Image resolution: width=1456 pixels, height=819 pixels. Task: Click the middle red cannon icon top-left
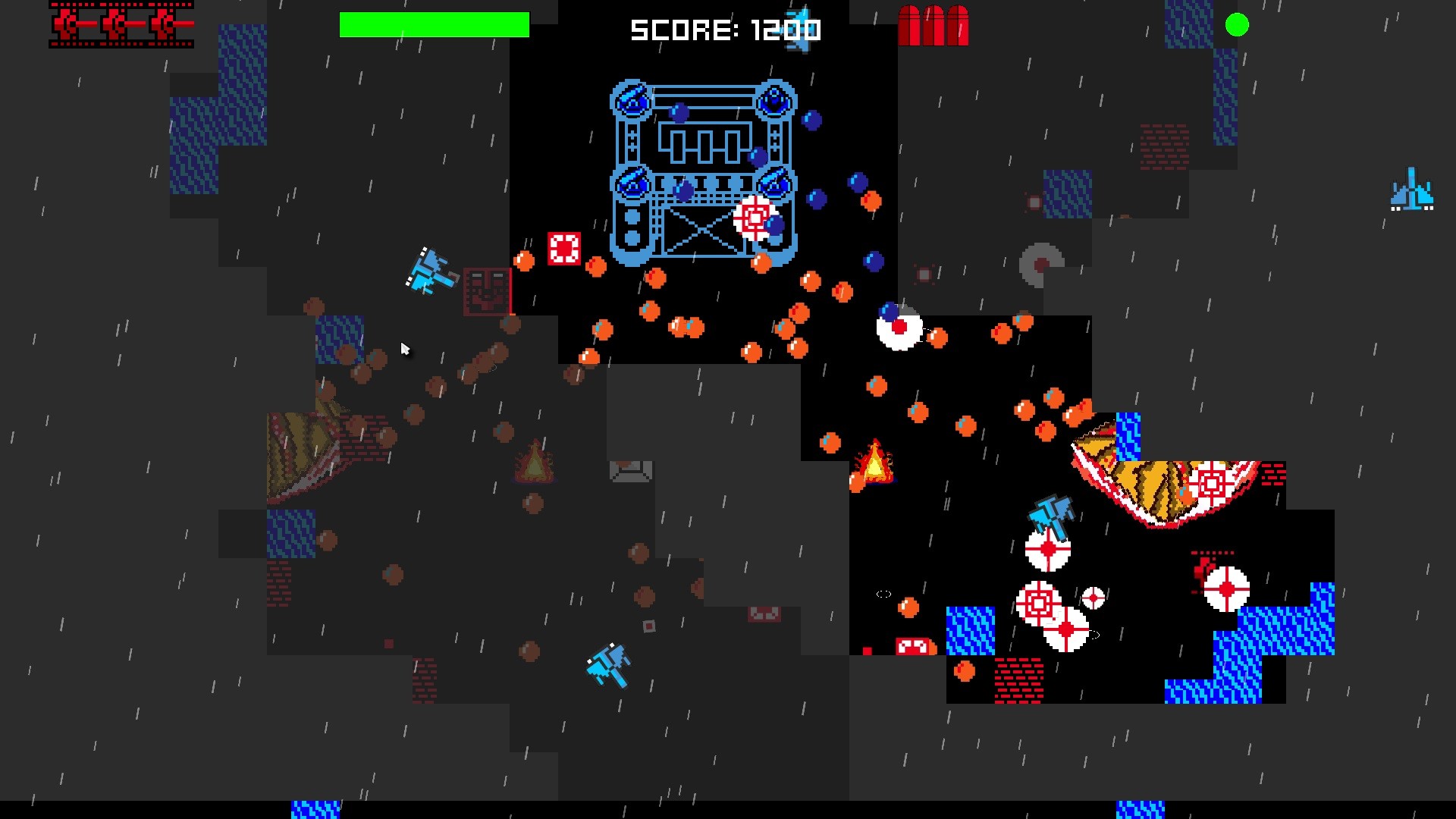click(x=118, y=24)
